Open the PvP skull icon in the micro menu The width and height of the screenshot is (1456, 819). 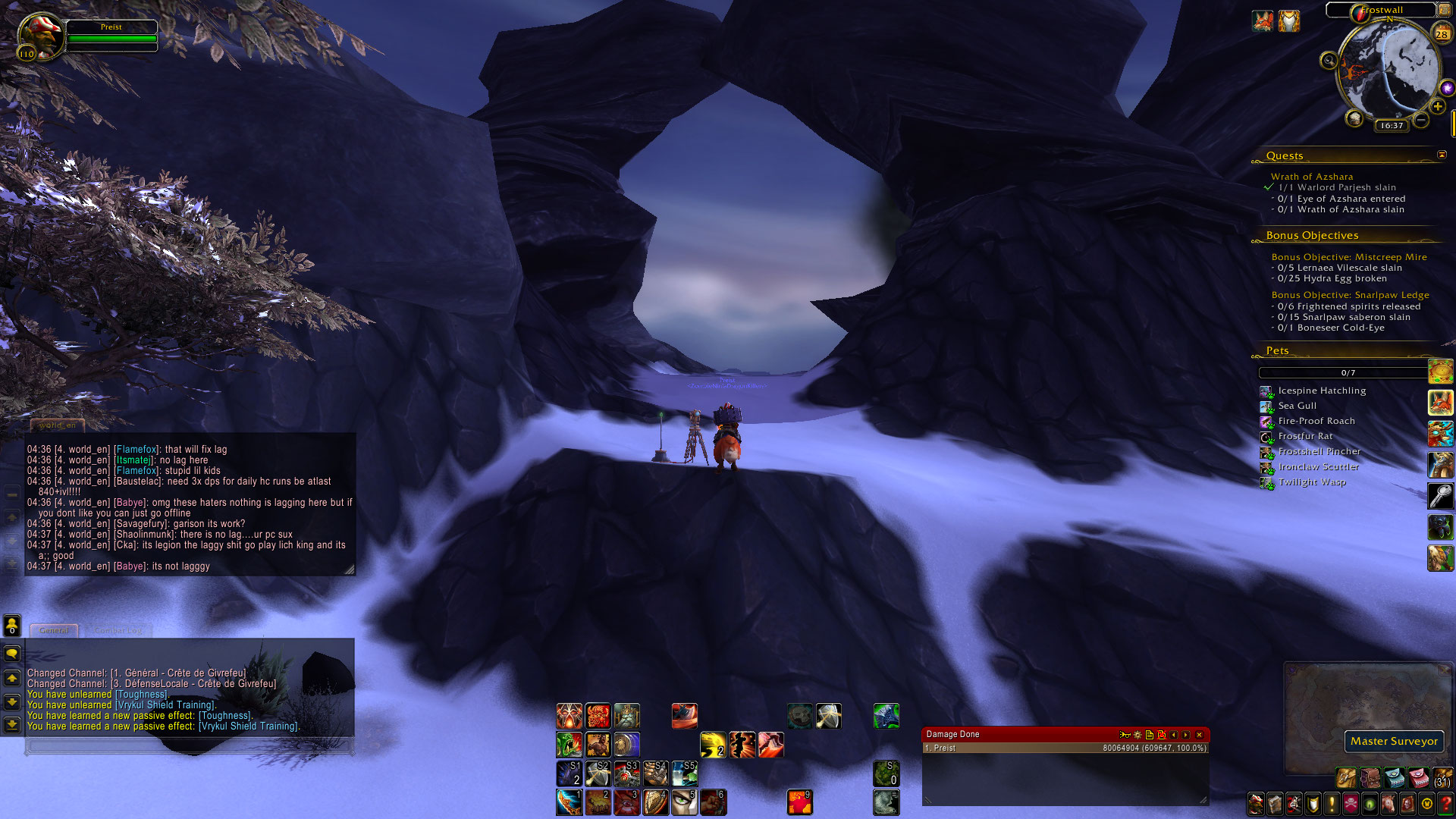coord(1351,805)
